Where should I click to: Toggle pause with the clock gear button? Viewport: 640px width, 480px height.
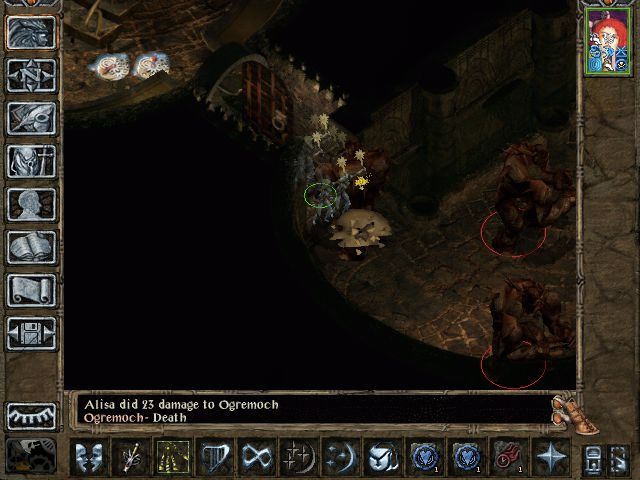[31, 455]
